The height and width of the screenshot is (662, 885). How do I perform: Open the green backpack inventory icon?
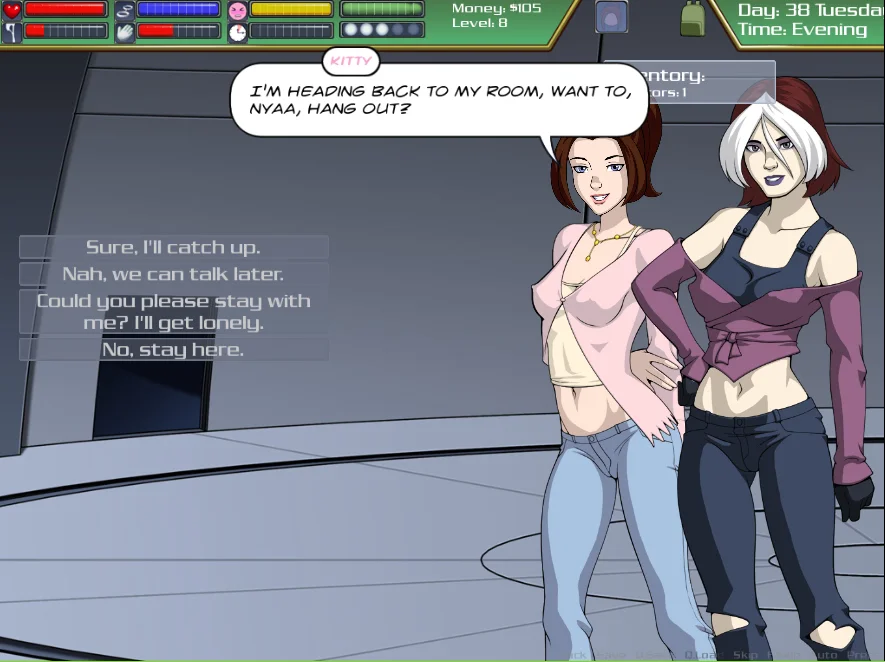(x=692, y=18)
